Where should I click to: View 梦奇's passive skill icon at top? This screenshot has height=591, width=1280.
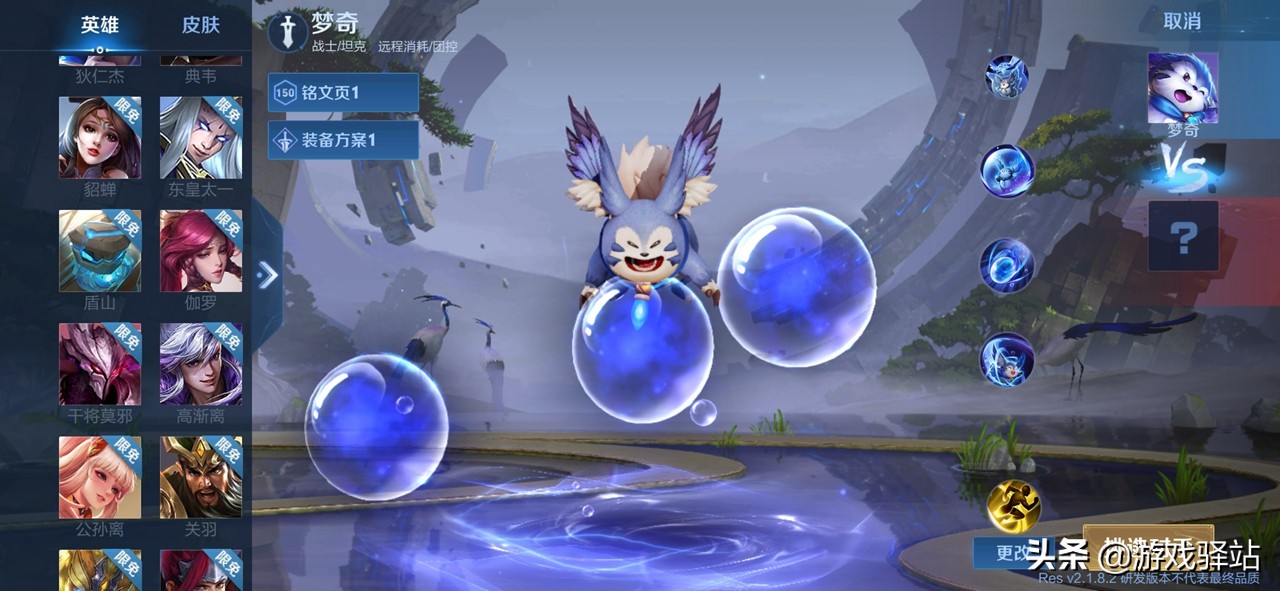point(1005,76)
